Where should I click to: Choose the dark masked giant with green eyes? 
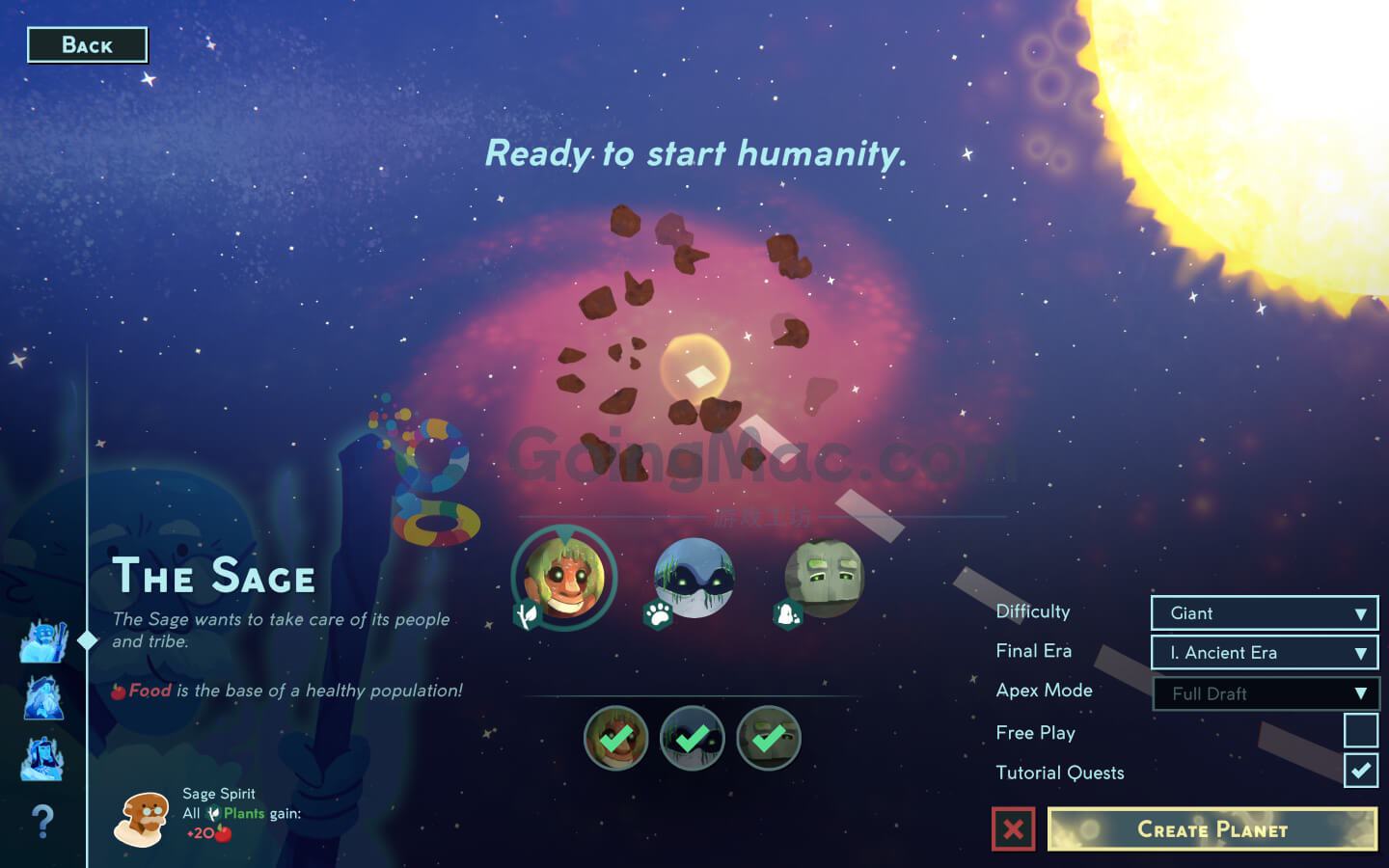click(x=694, y=578)
